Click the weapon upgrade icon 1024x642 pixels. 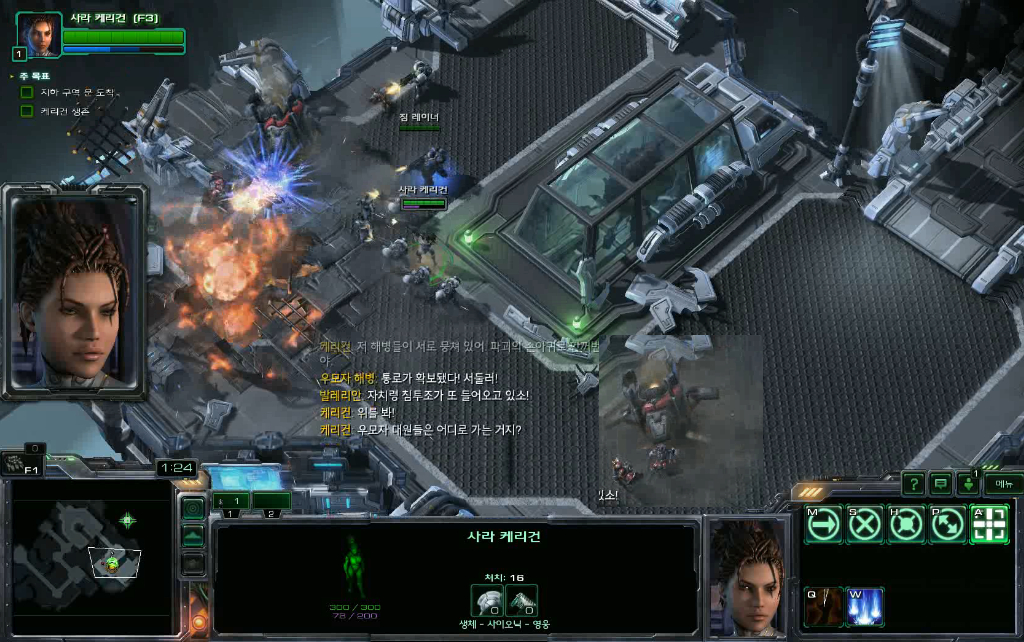point(522,599)
